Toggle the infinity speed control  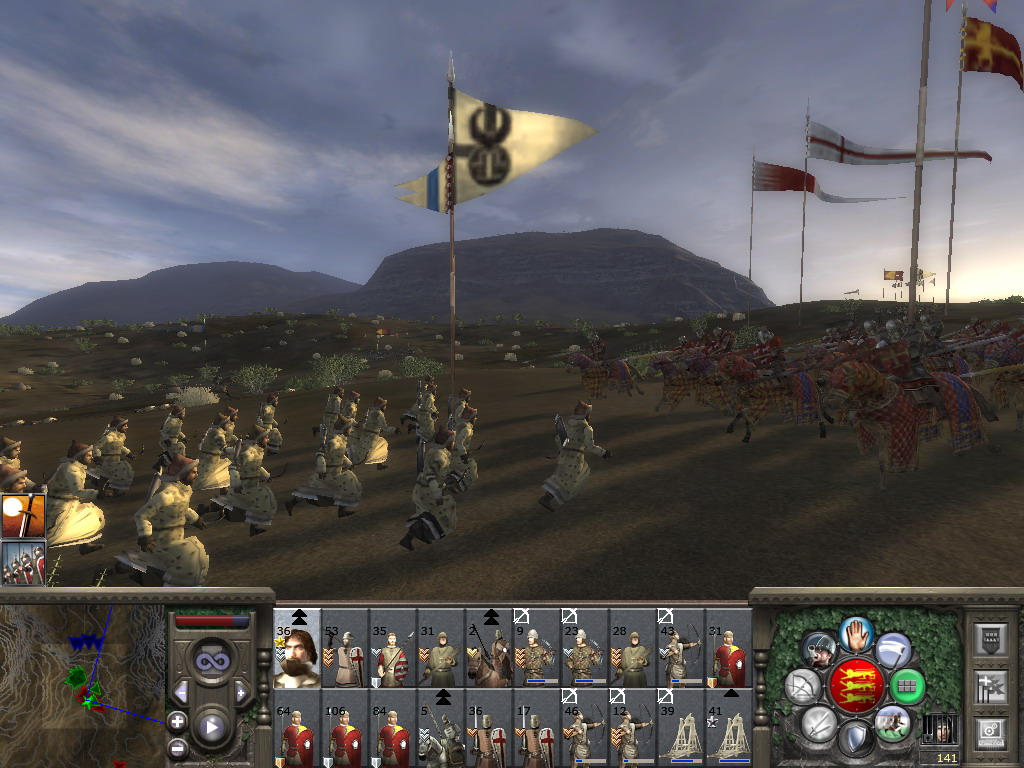pyautogui.click(x=211, y=661)
